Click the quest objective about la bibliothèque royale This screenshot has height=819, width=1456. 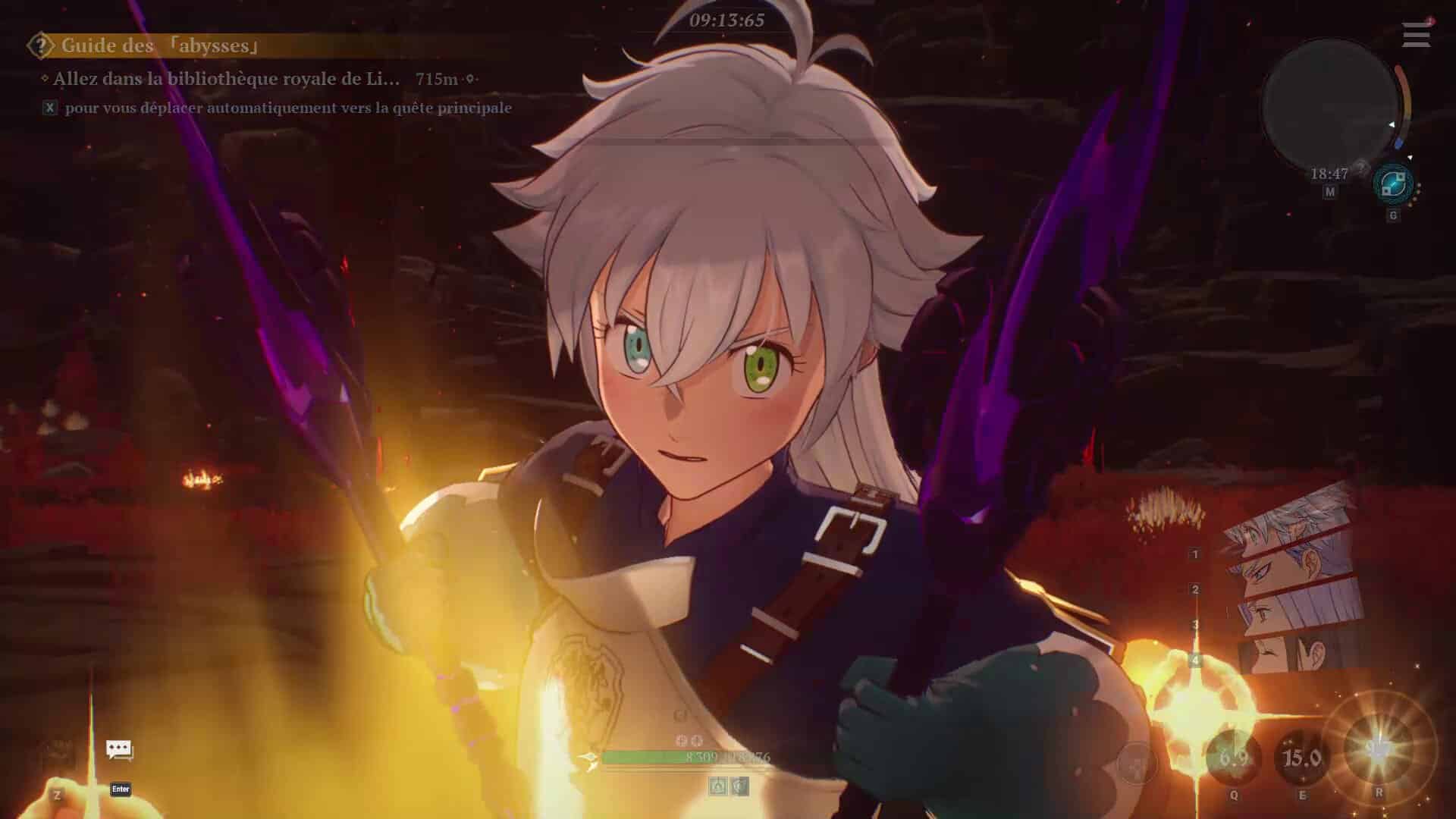click(220, 77)
